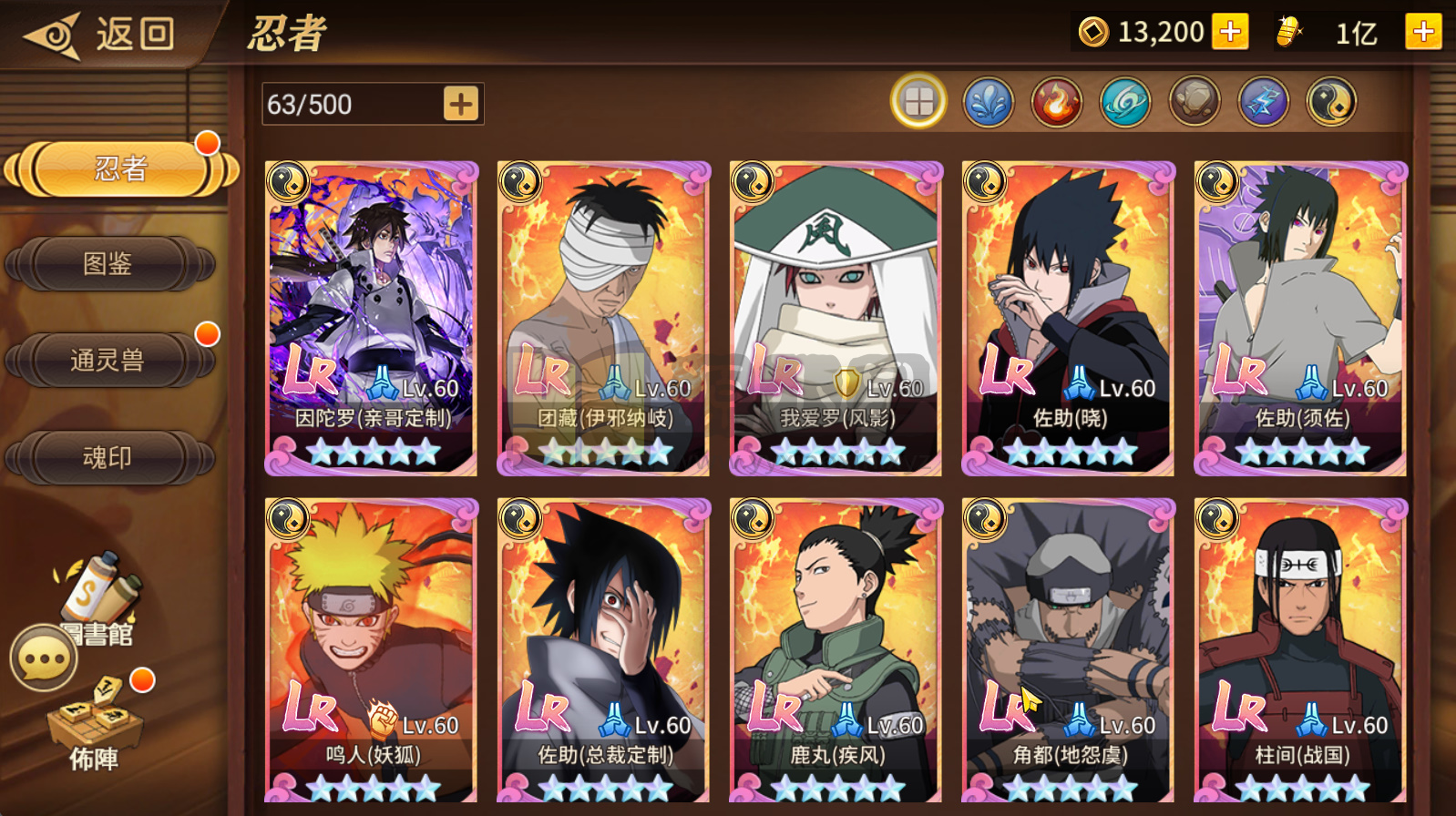Switch to the 图鉴 tab
The image size is (1456, 816).
[109, 264]
